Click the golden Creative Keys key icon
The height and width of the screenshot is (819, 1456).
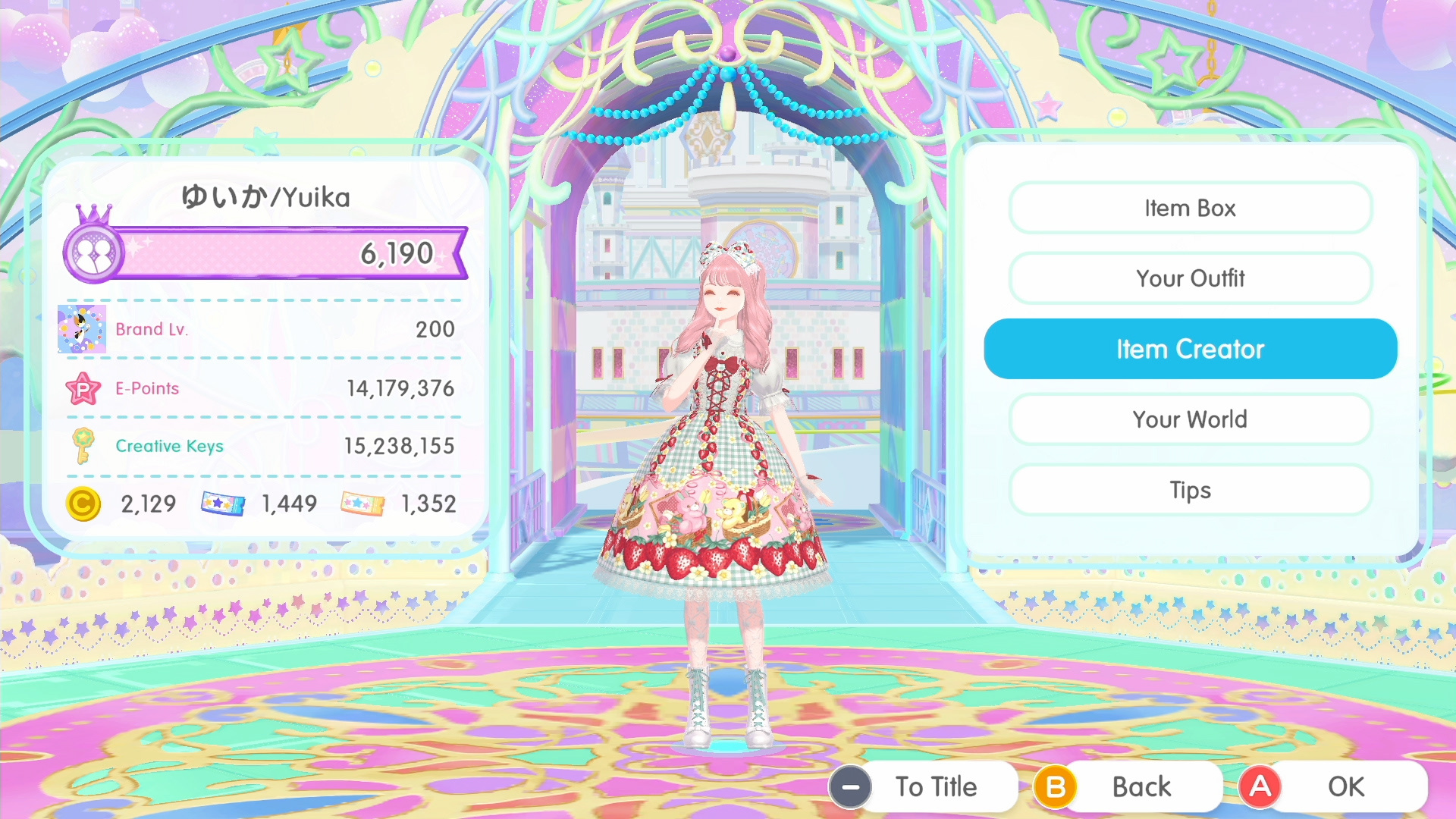[x=83, y=447]
